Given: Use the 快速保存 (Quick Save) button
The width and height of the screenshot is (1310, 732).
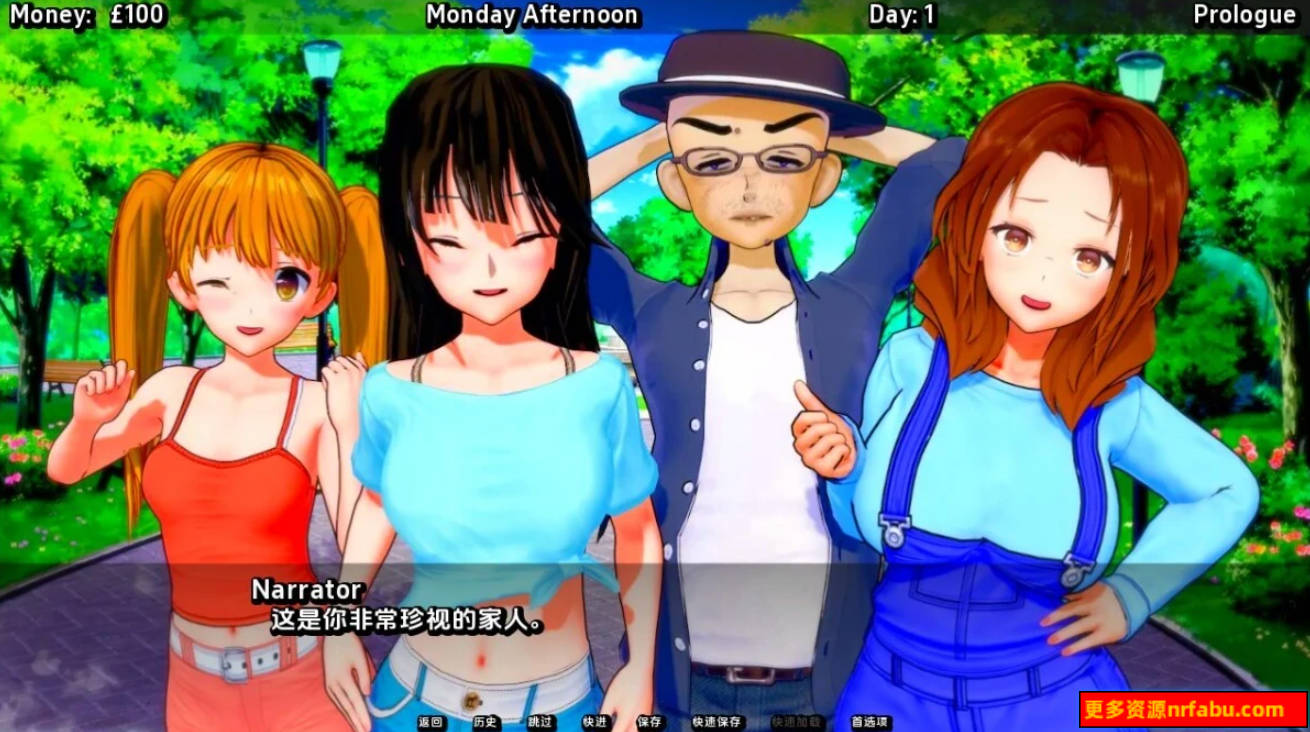Looking at the screenshot, I should (x=716, y=722).
